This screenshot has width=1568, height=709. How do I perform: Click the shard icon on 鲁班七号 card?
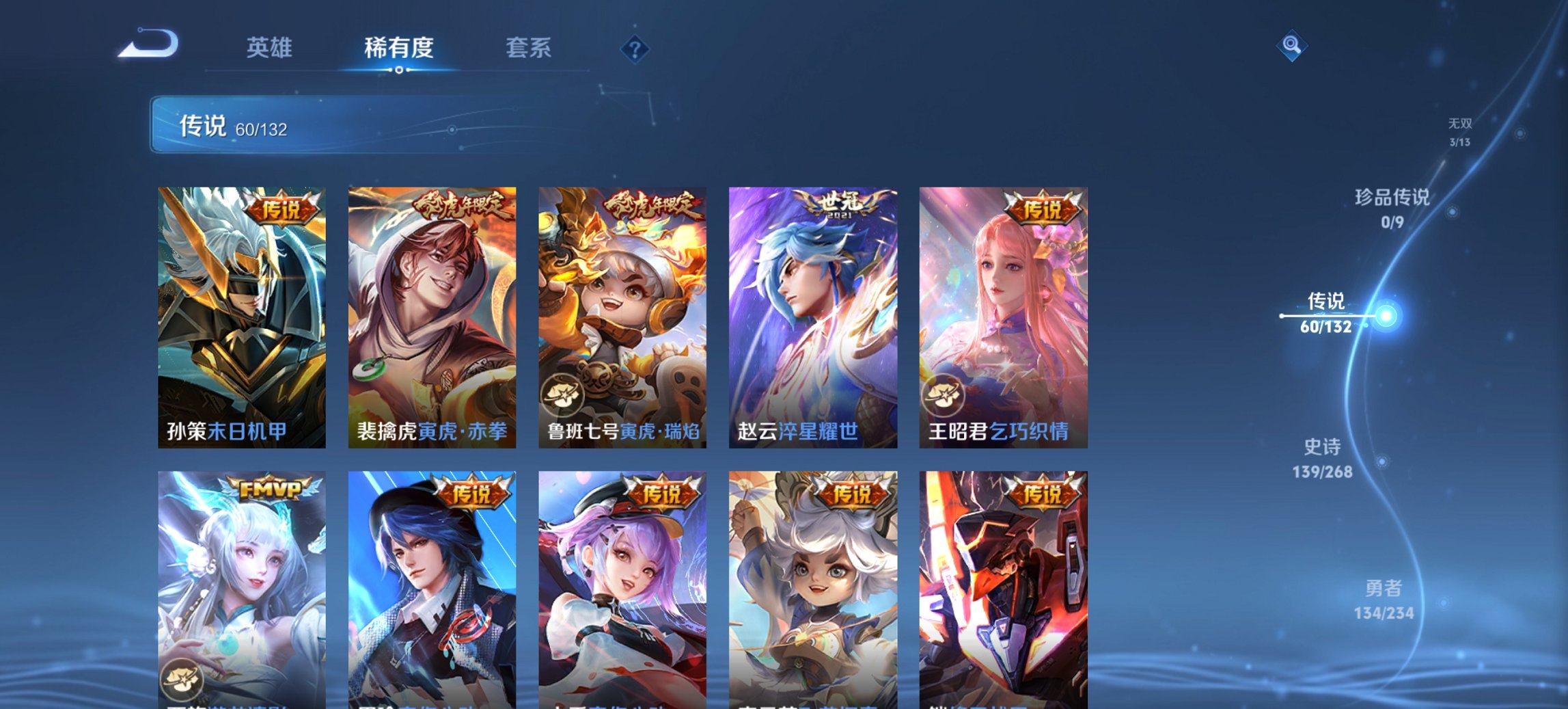pos(564,394)
